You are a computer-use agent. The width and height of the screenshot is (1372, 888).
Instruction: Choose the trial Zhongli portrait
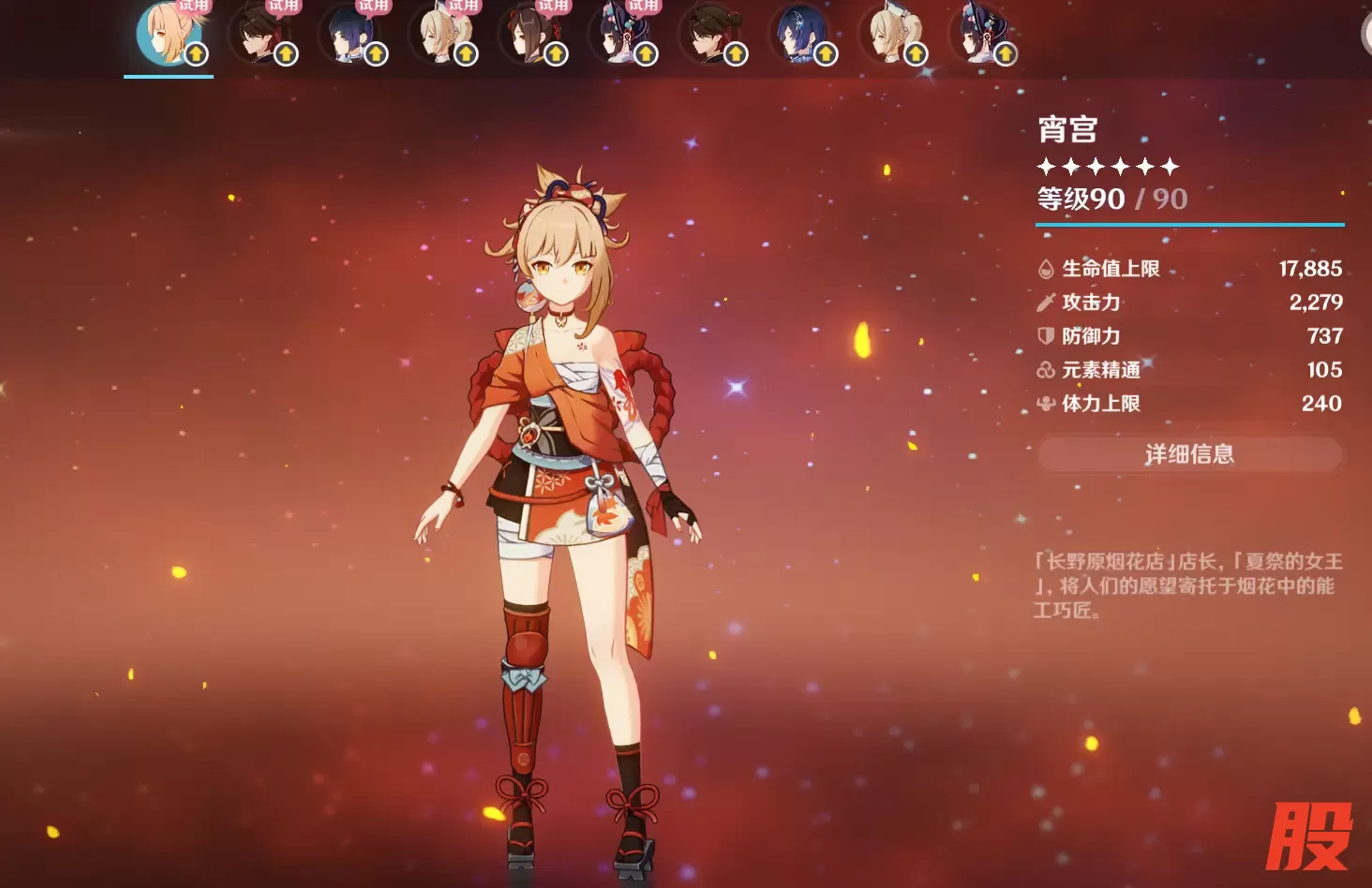259,36
